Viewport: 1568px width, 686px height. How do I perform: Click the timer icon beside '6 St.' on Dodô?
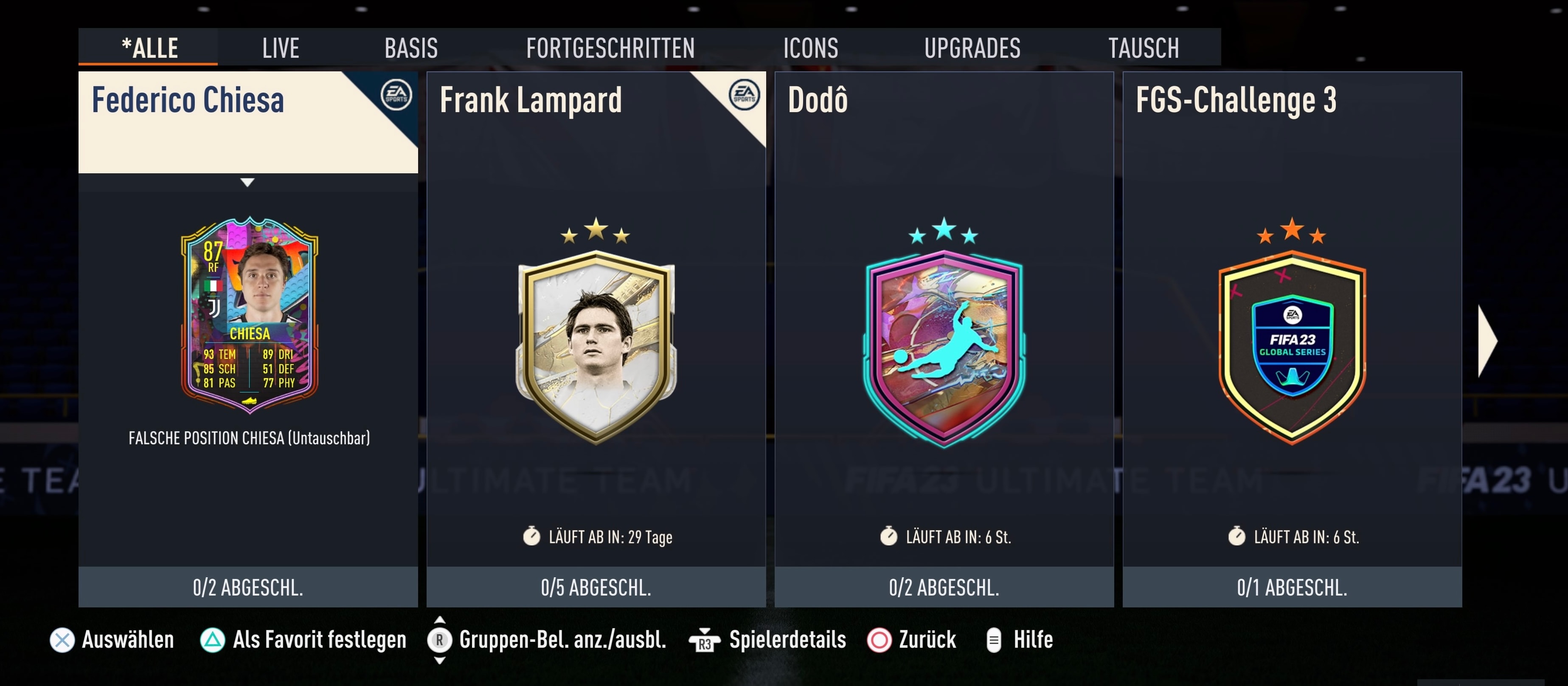[x=890, y=537]
